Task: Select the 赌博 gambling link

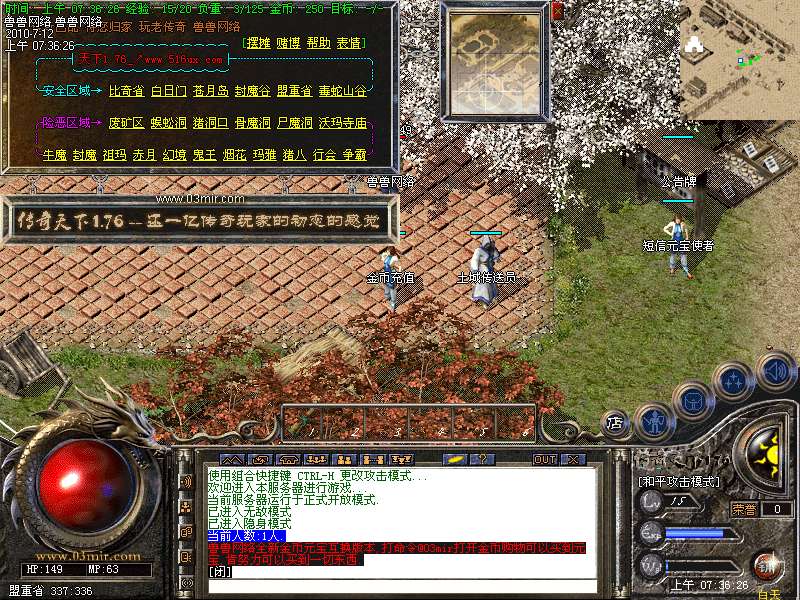Action: coord(288,44)
